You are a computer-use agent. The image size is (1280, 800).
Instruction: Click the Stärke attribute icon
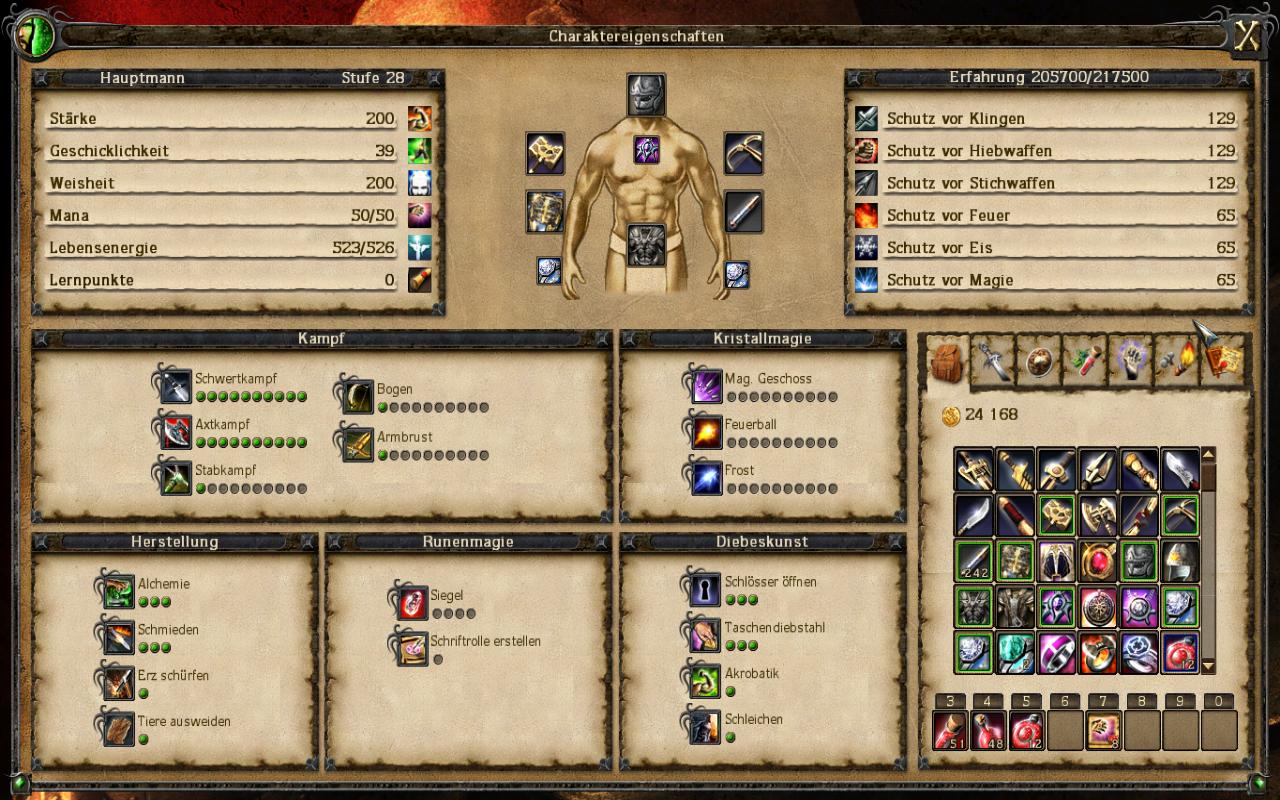(x=419, y=118)
